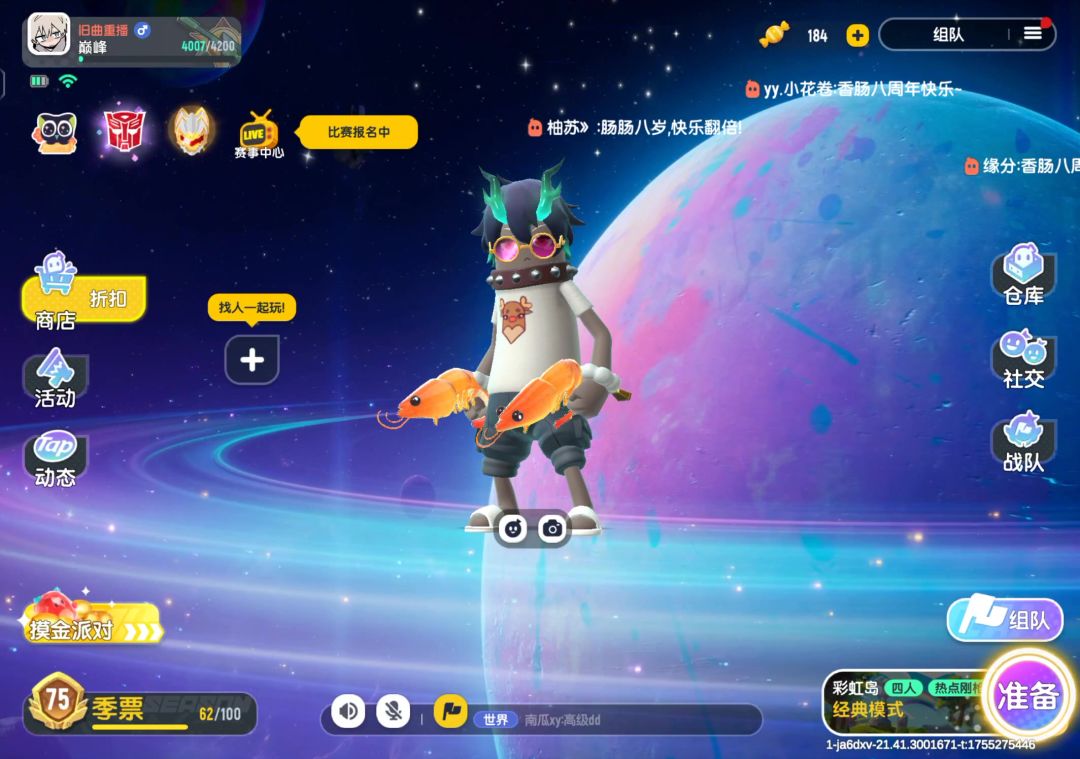Open the 社交 social menu
Viewport: 1080px width, 759px height.
1024,359
